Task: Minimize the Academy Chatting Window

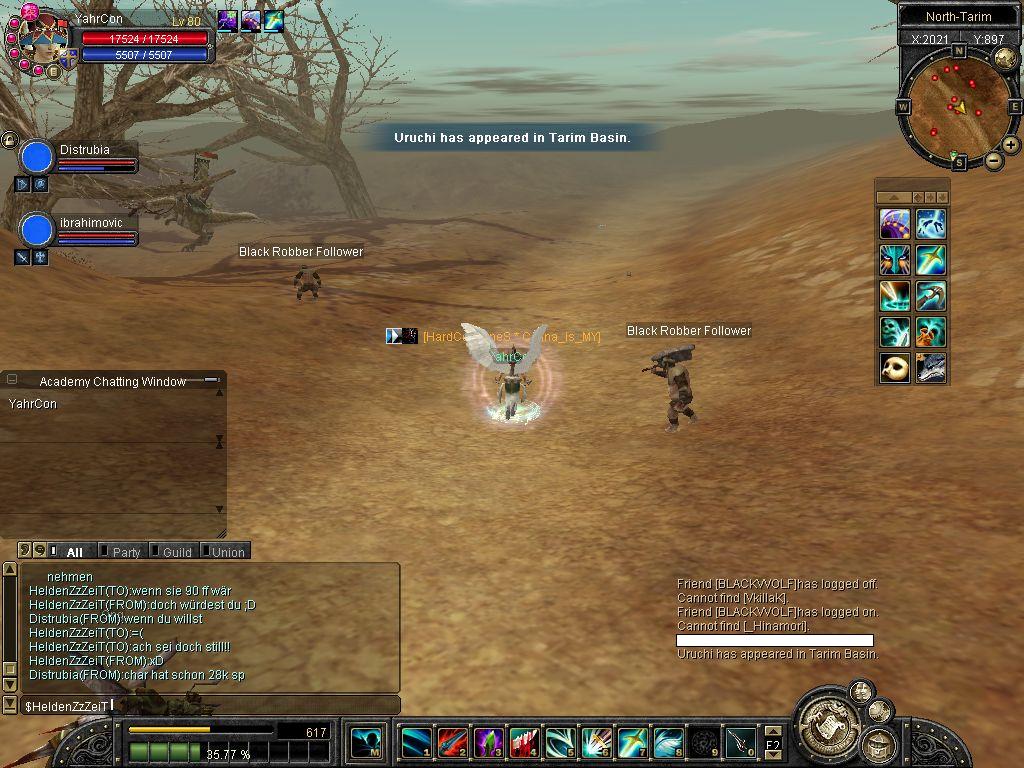Action: click(211, 380)
